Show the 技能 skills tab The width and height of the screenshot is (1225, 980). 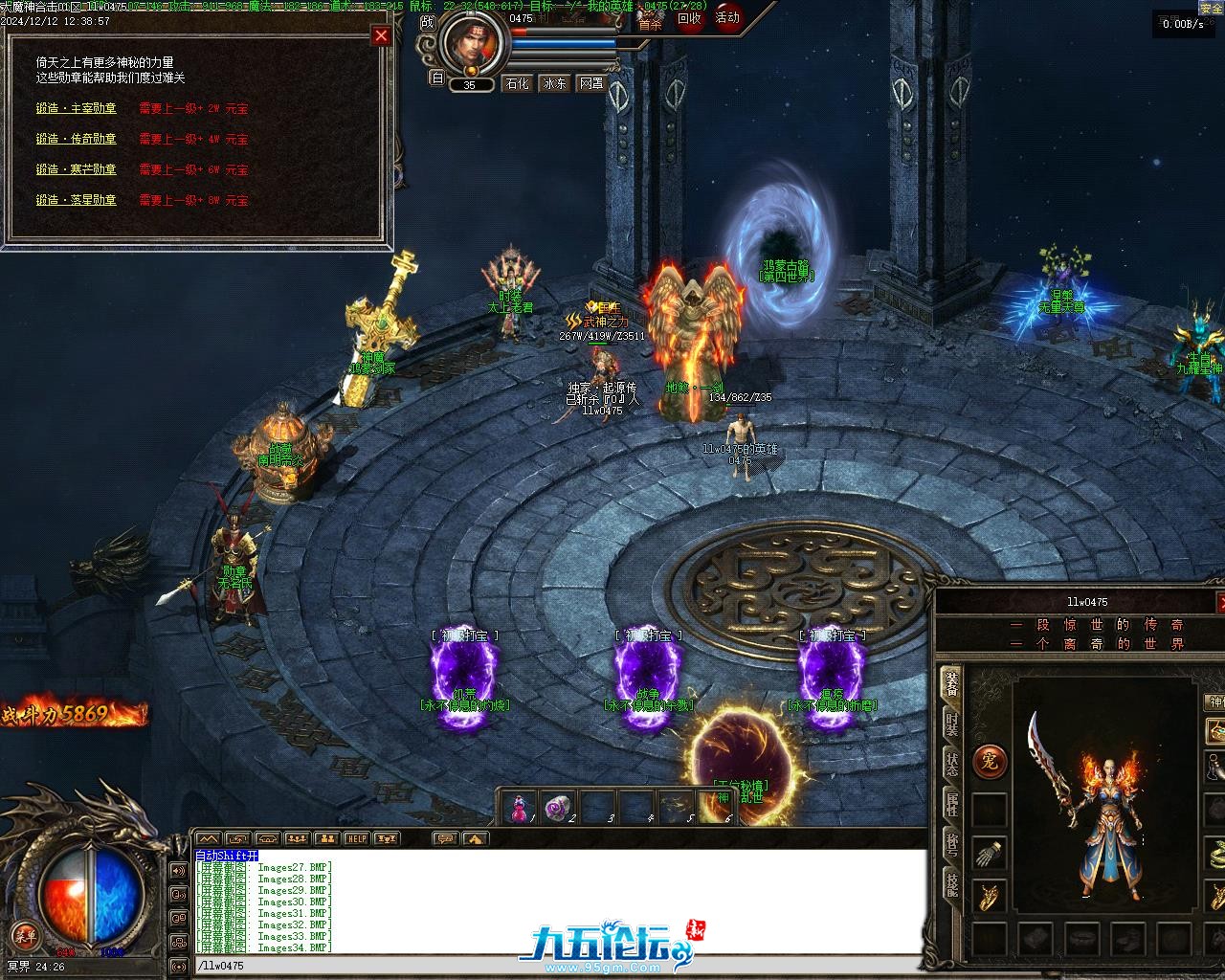click(951, 885)
